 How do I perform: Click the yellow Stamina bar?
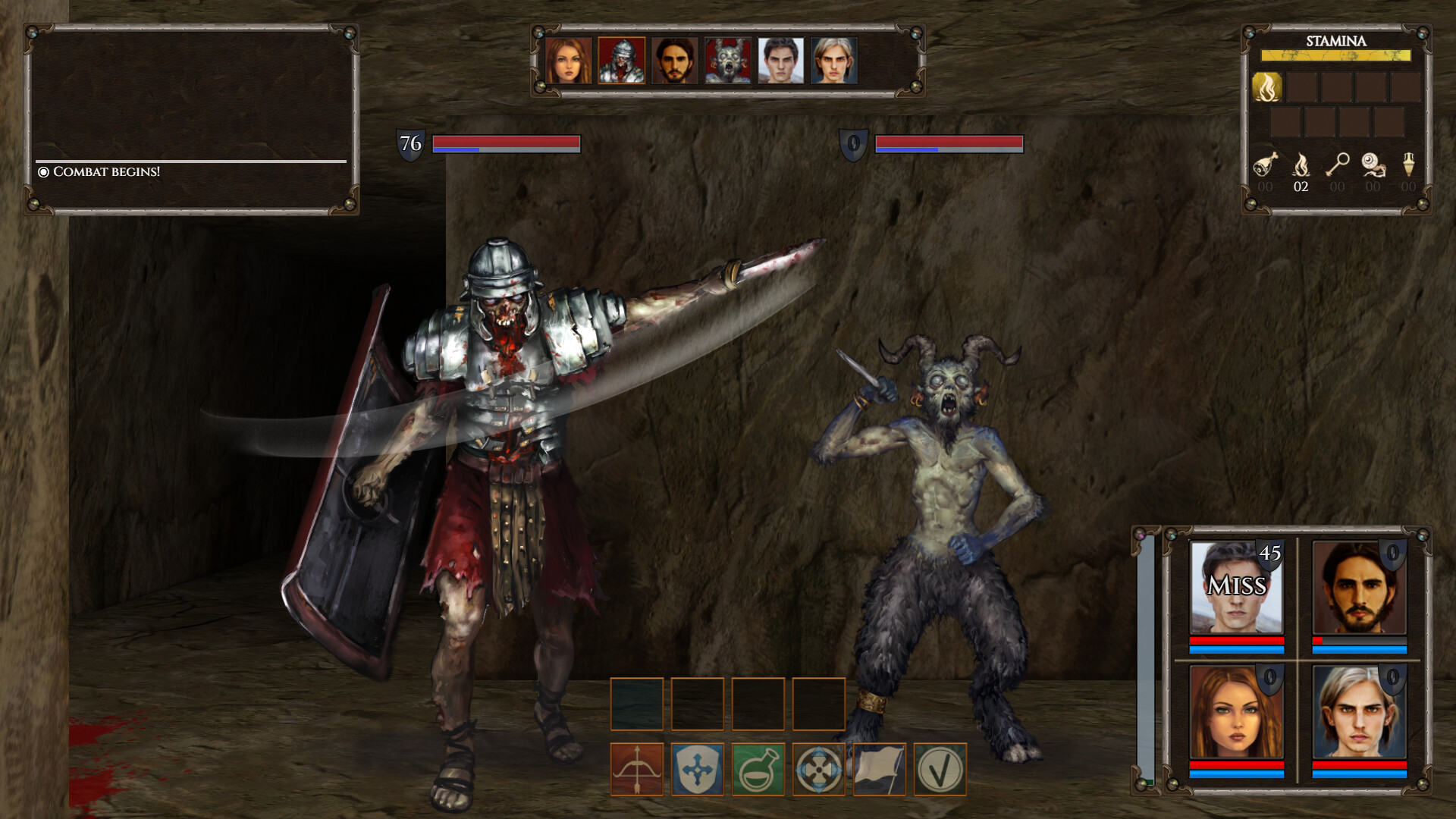point(1335,55)
